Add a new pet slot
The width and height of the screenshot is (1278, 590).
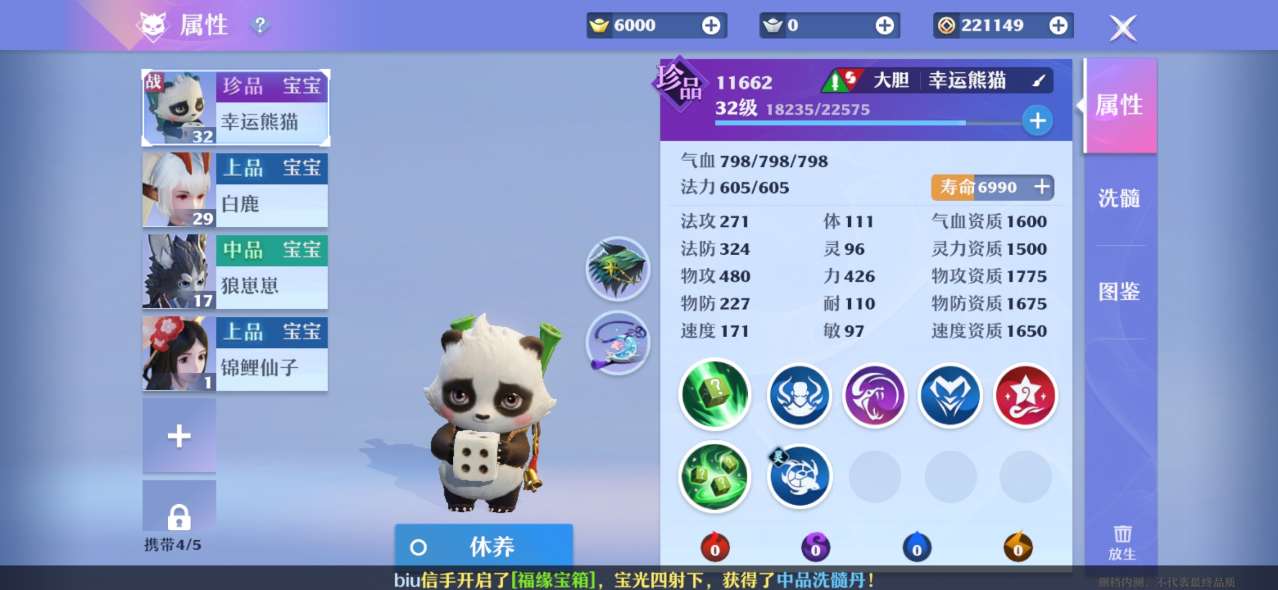coord(179,436)
